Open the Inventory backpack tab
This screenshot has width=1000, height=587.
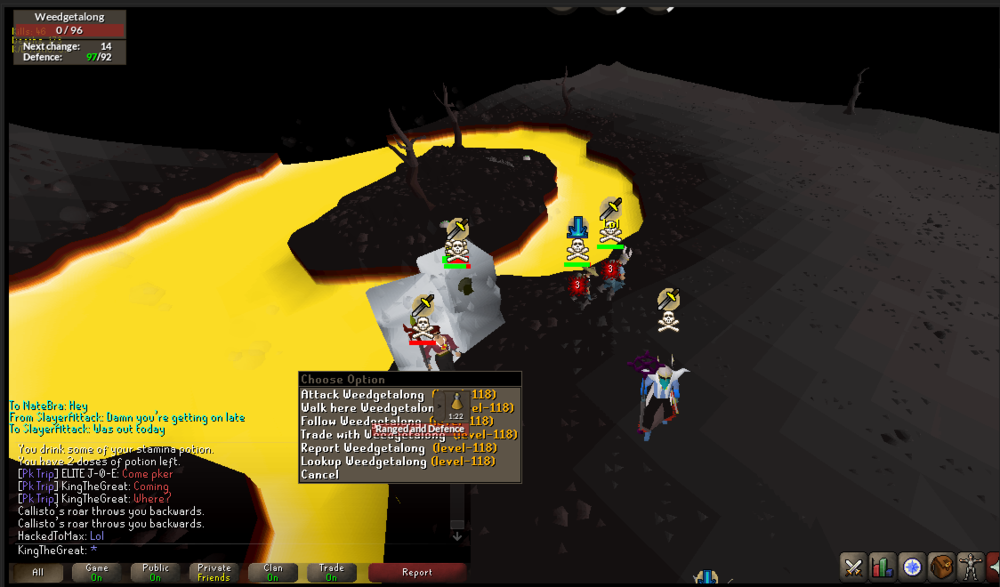940,566
